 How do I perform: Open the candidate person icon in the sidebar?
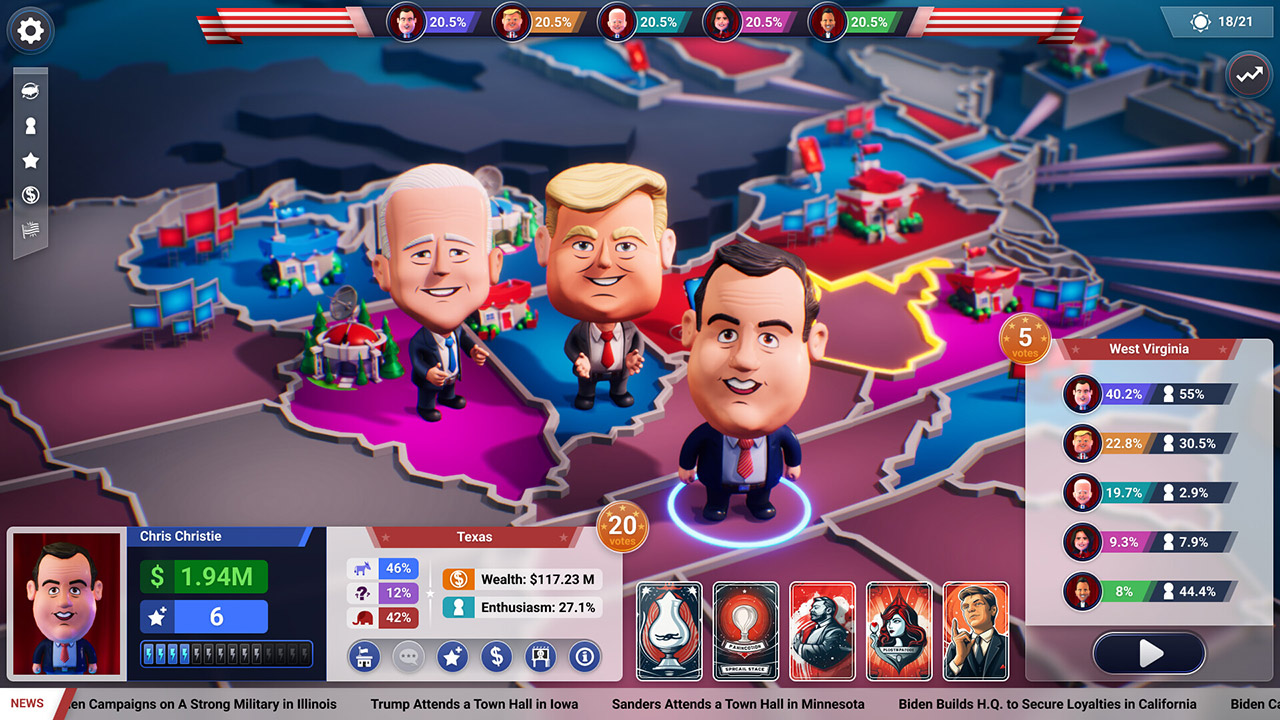[30, 125]
